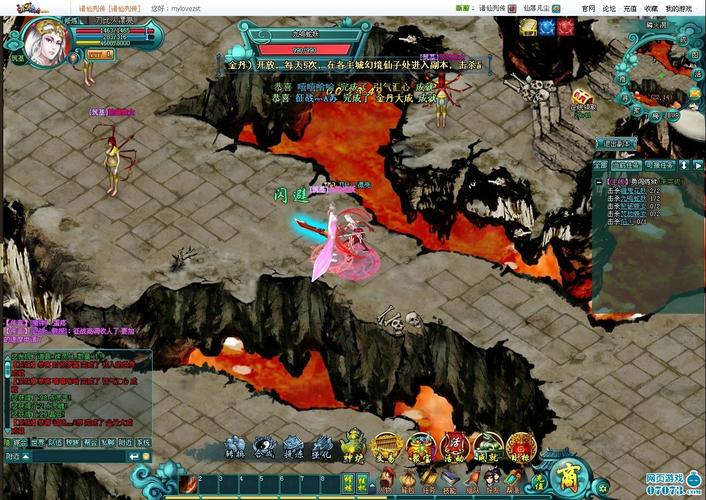Open the 合成 synthesis function

tap(264, 447)
